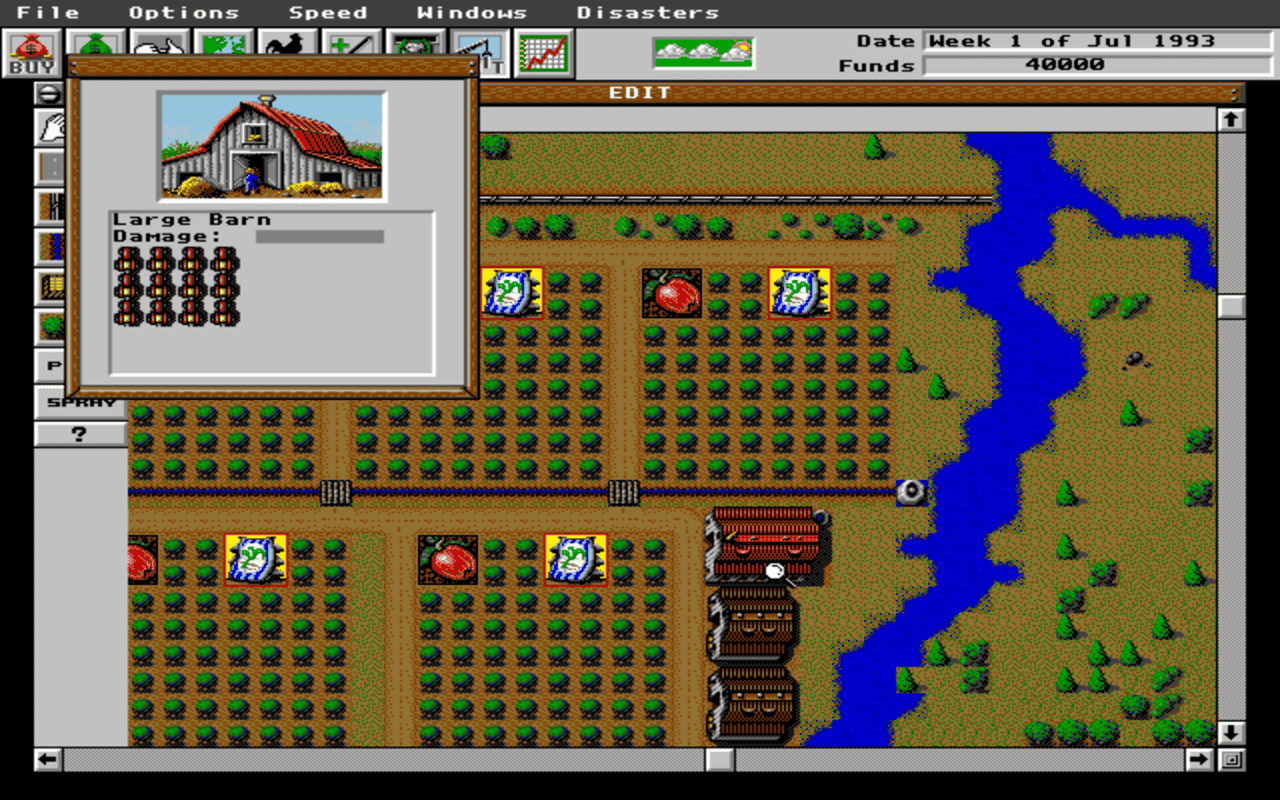Image resolution: width=1280 pixels, height=800 pixels.
Task: Select the green money bag sell tool
Action: click(95, 45)
